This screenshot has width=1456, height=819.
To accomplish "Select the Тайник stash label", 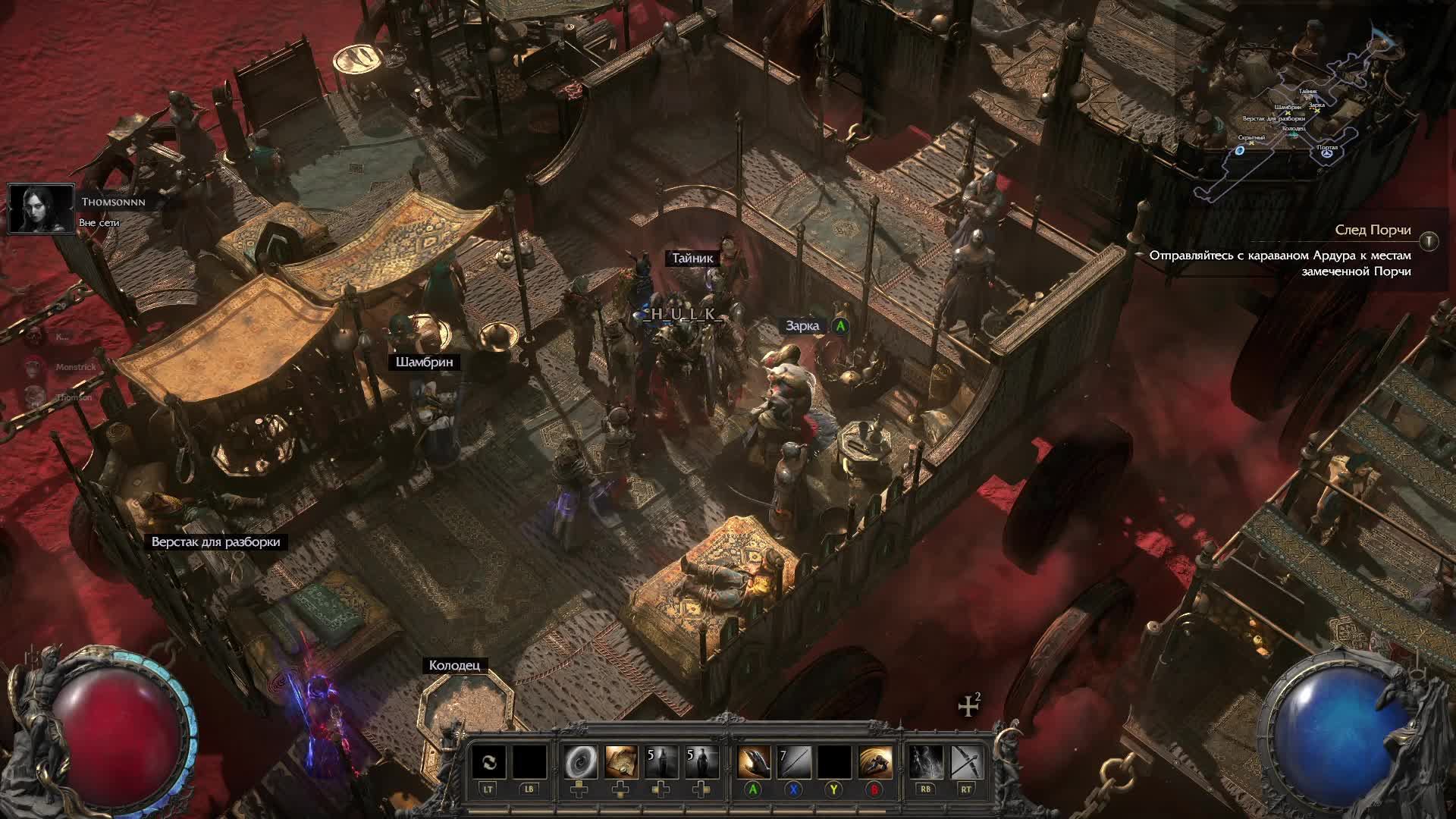I will click(692, 259).
